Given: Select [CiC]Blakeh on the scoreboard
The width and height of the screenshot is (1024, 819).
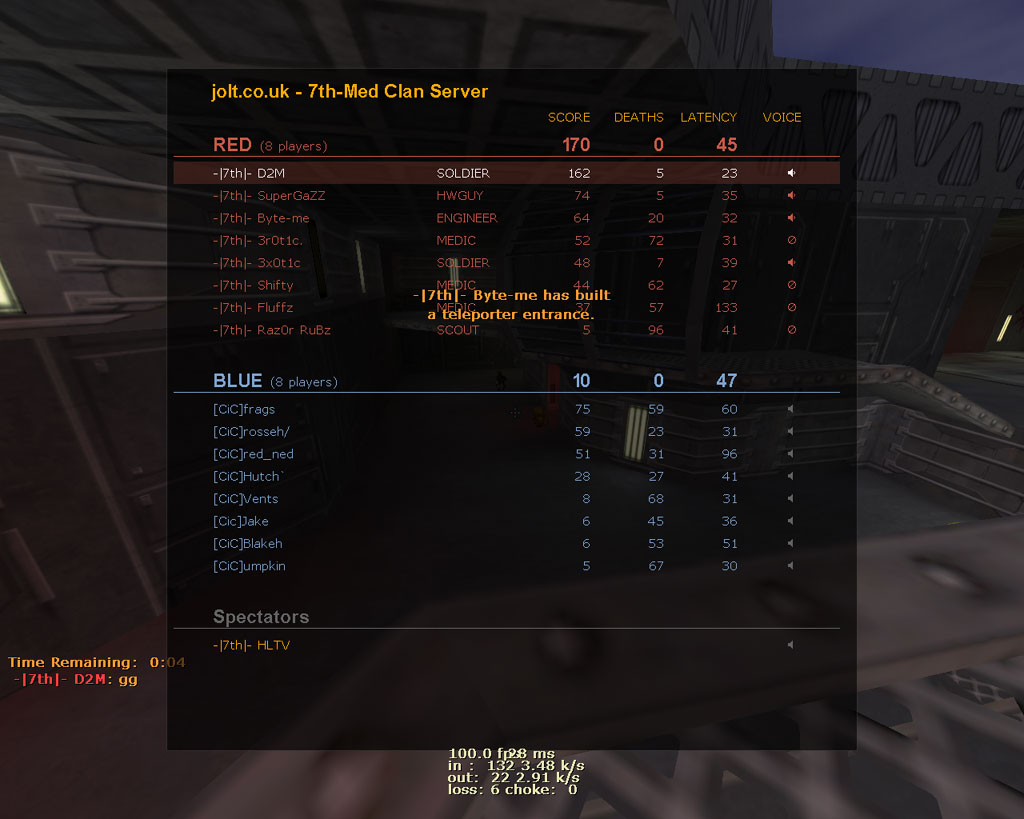Looking at the screenshot, I should pyautogui.click(x=248, y=544).
